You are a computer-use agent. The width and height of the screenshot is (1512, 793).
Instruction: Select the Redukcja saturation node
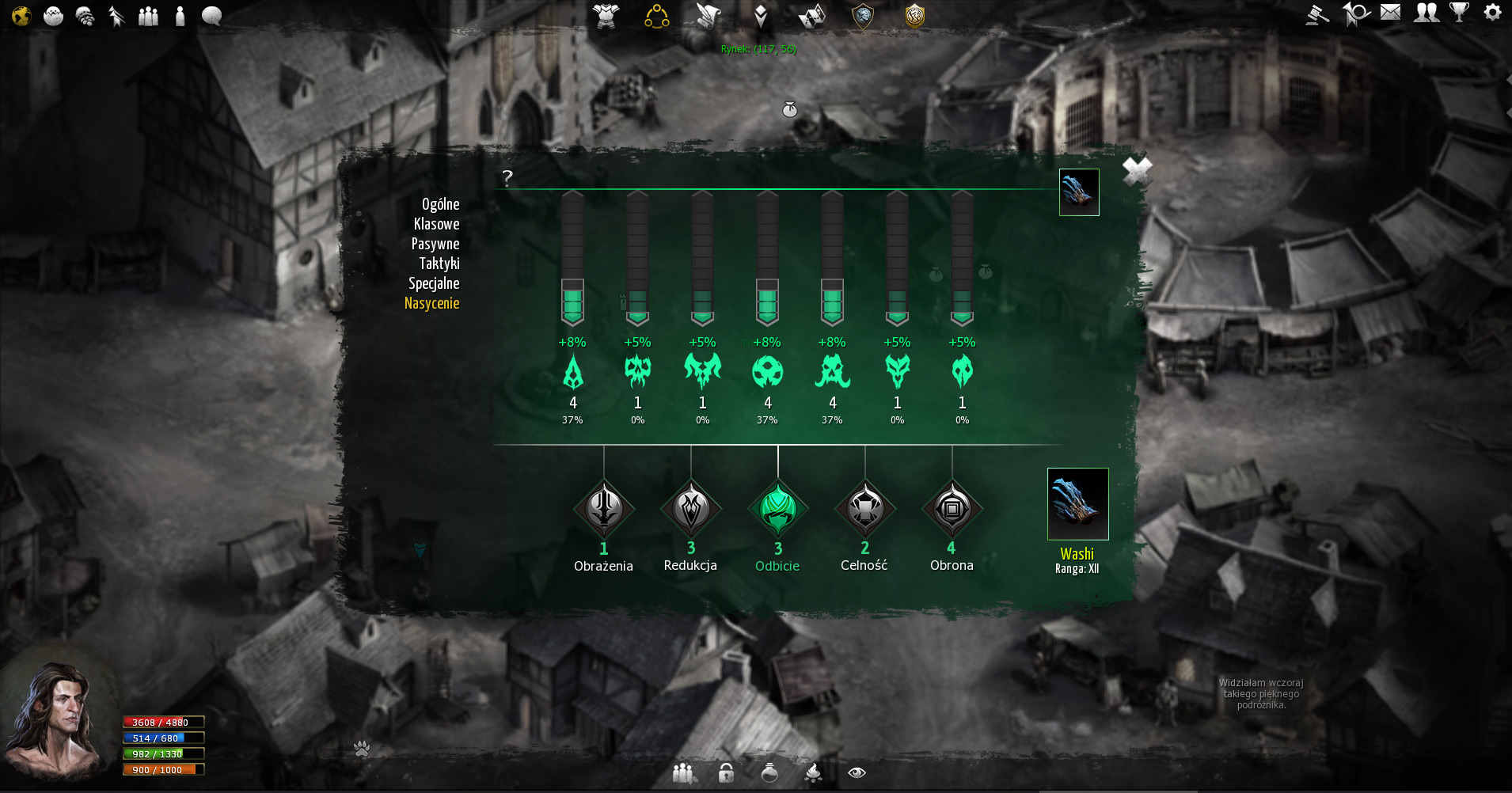pos(691,509)
